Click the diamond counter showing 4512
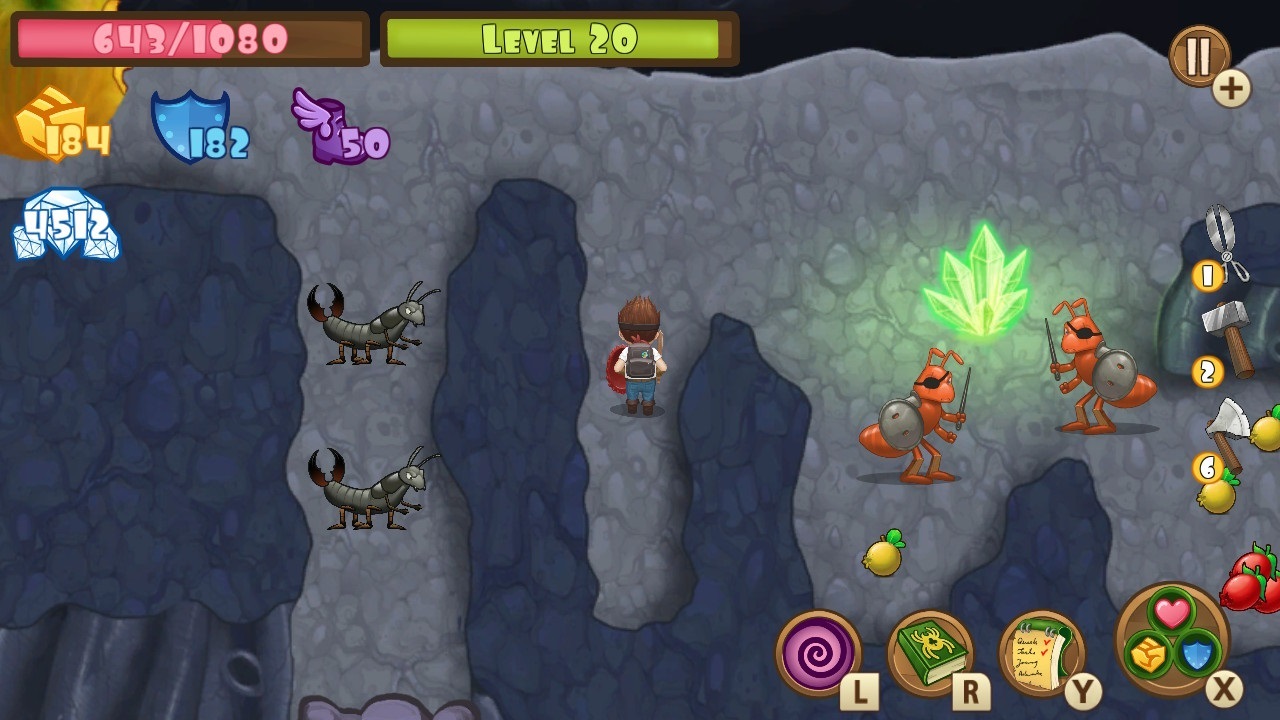Image resolution: width=1280 pixels, height=720 pixels. pos(65,225)
